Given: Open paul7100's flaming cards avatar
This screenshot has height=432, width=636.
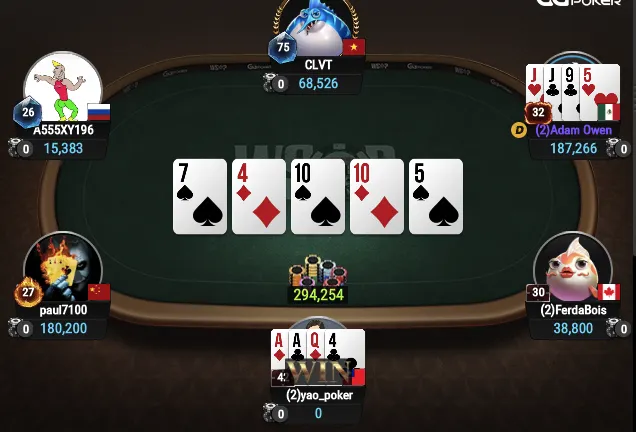Looking at the screenshot, I should tap(64, 266).
